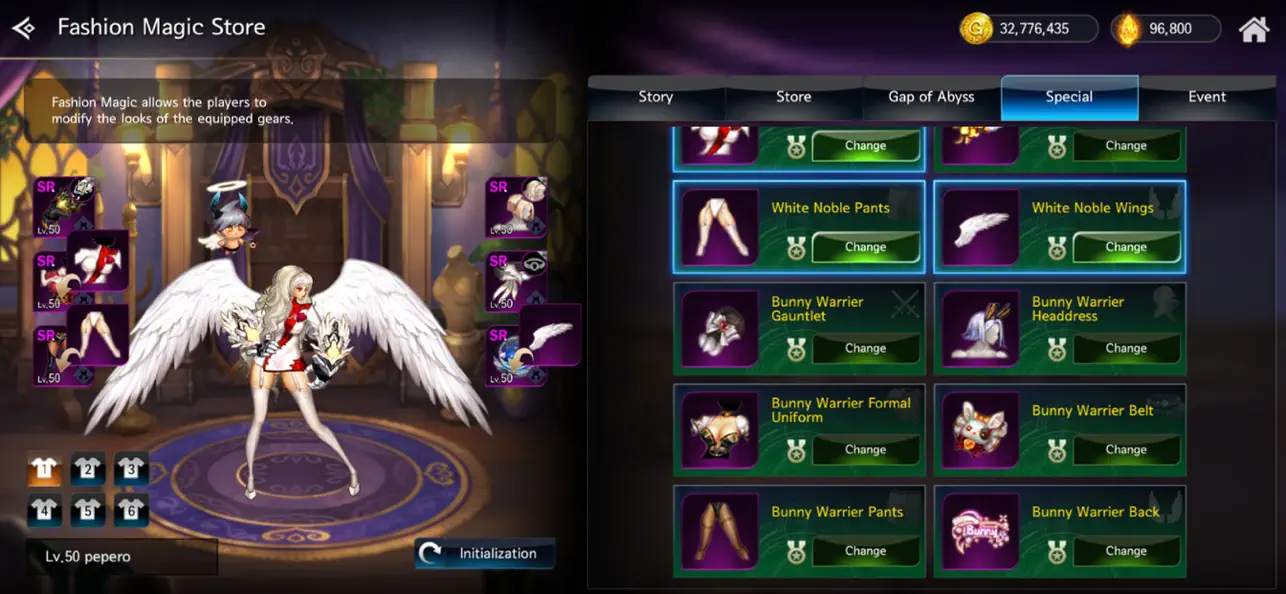
Task: Select outfit preset slot 4
Action: coord(45,510)
